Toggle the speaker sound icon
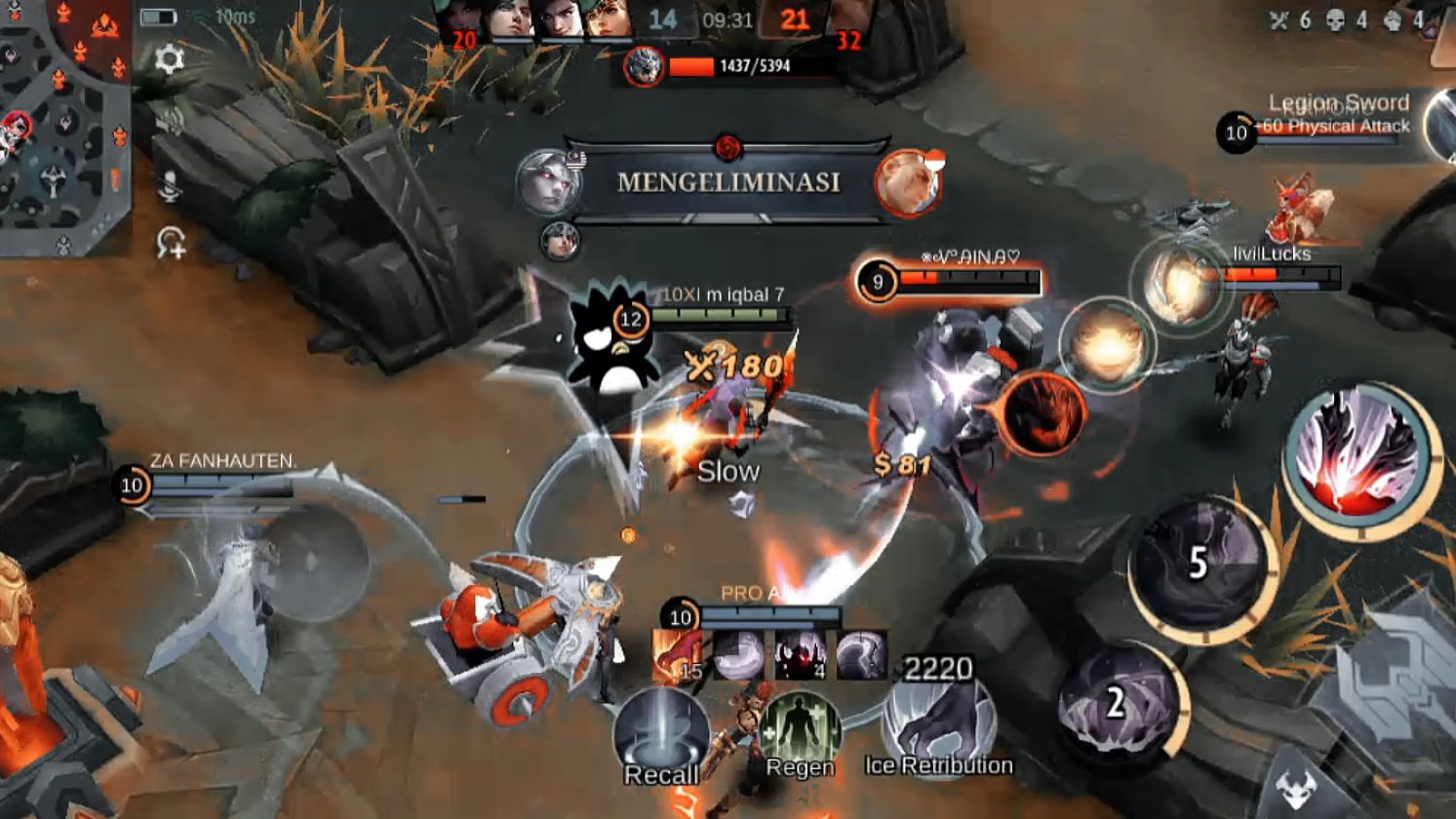 [x=170, y=121]
